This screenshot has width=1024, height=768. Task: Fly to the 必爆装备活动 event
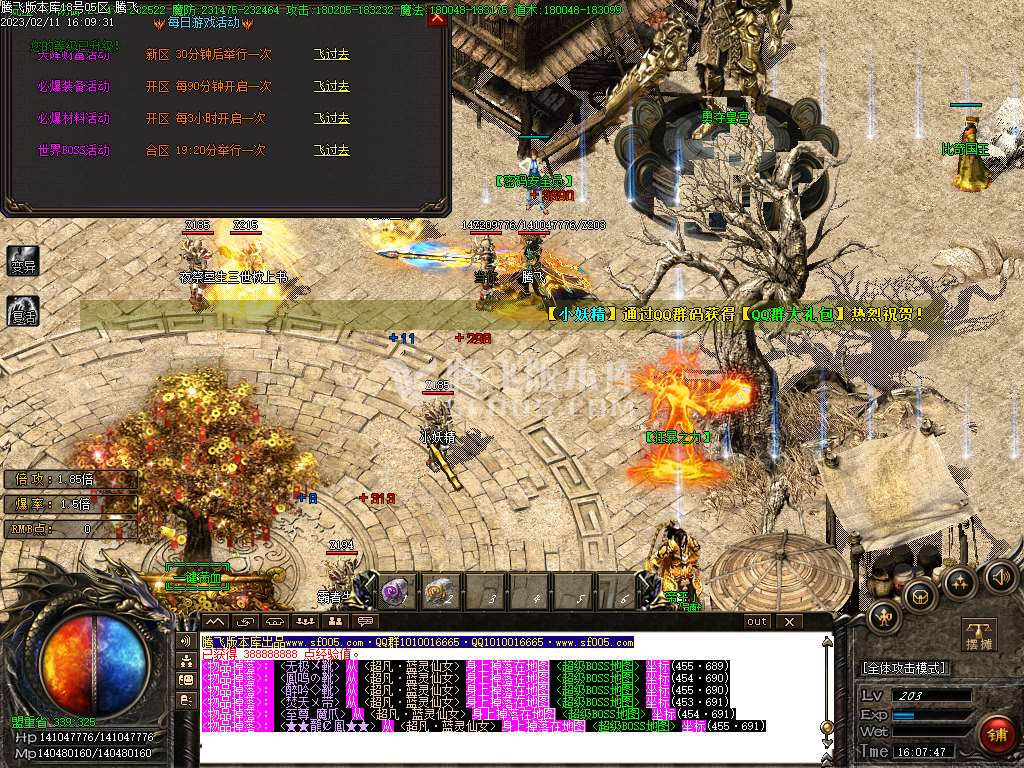click(331, 87)
